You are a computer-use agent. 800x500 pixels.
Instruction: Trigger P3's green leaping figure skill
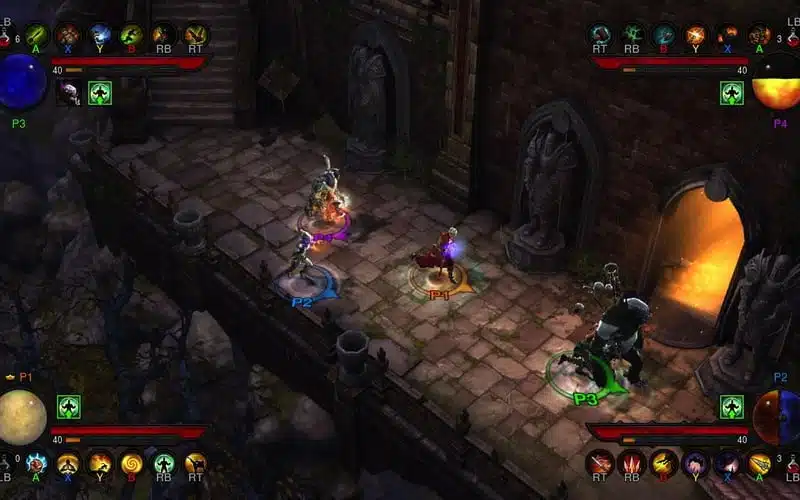131,36
